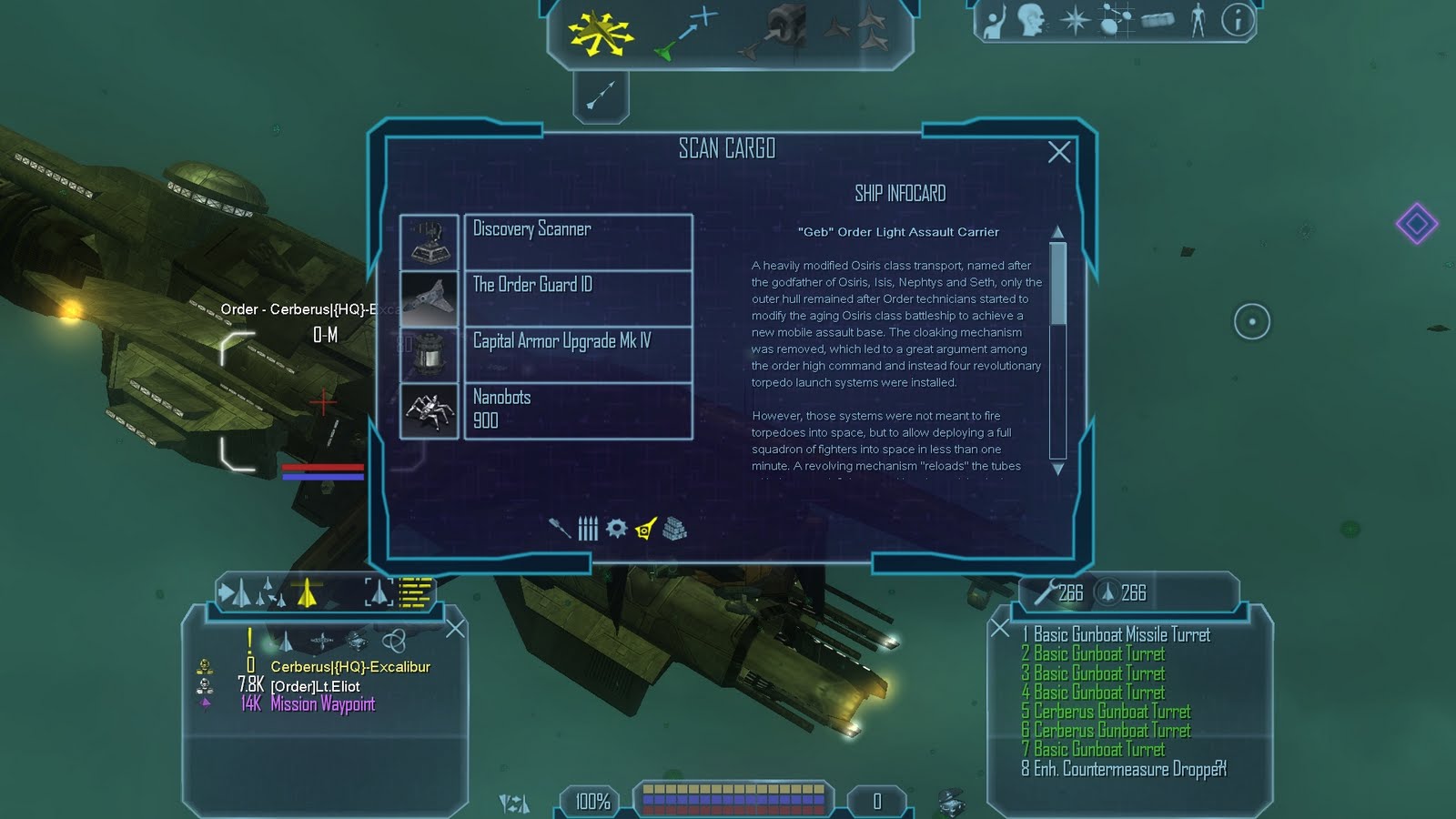Image resolution: width=1456 pixels, height=819 pixels.
Task: Switch to the gear equipment filter
Action: (x=616, y=528)
